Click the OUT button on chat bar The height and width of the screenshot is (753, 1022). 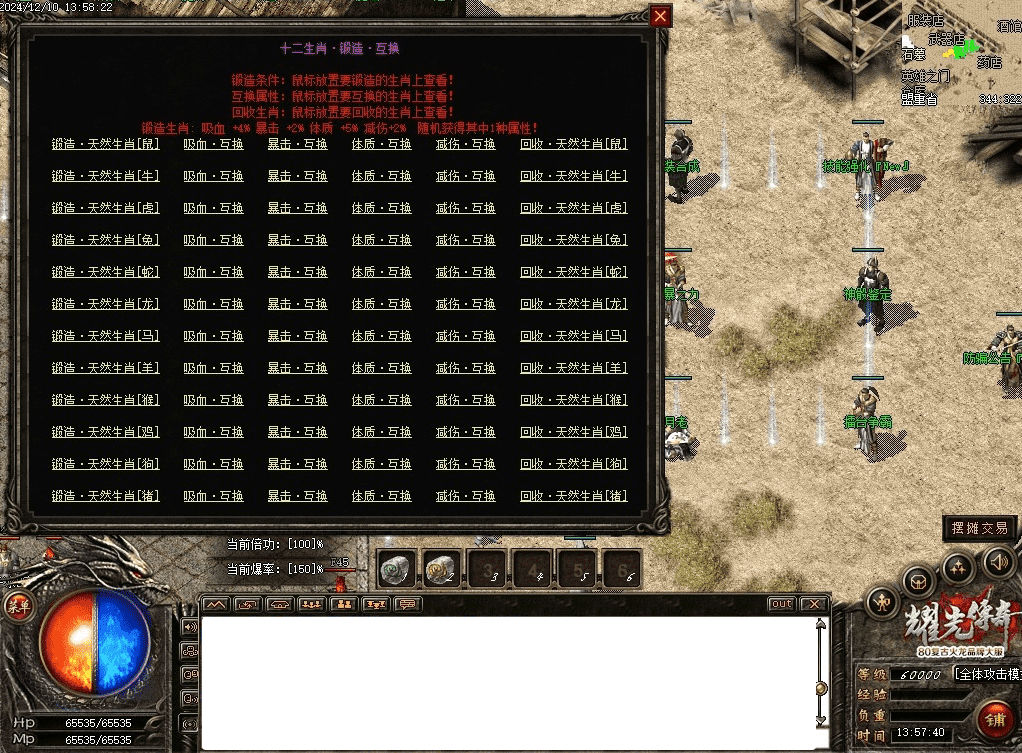[x=782, y=604]
